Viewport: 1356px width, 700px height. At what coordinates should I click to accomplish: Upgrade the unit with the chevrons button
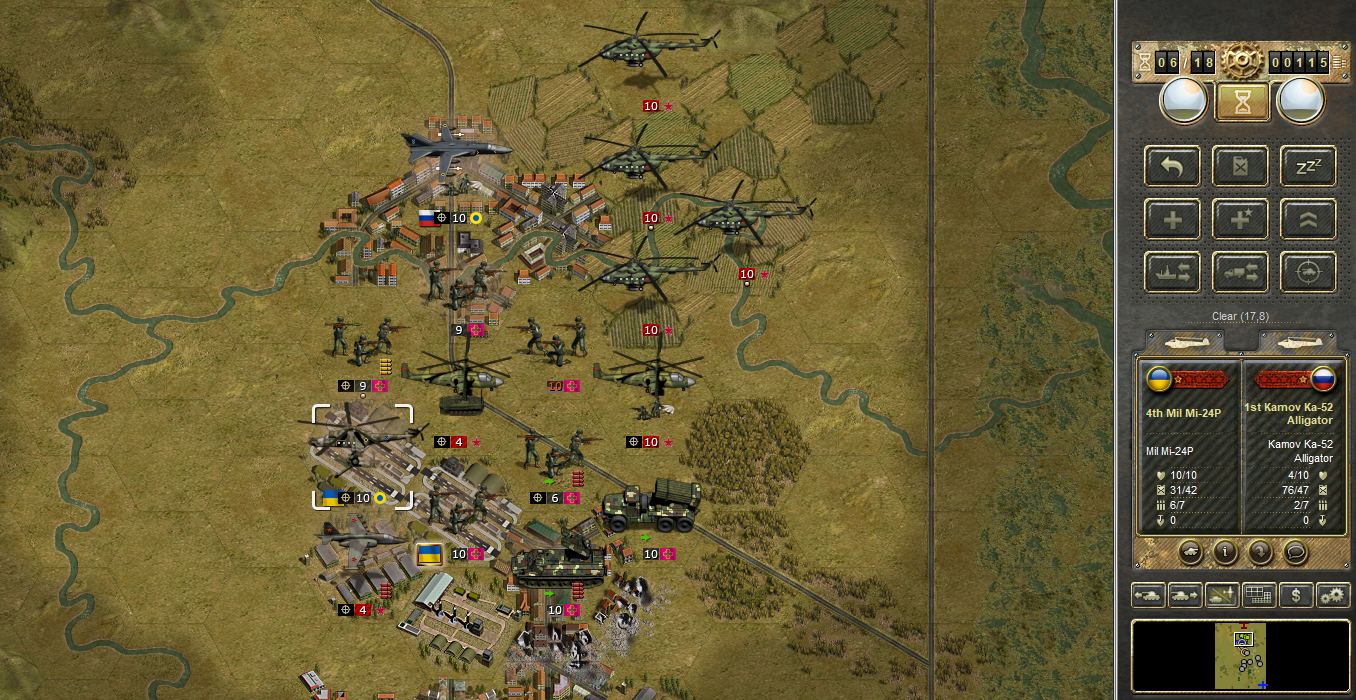[x=1308, y=219]
